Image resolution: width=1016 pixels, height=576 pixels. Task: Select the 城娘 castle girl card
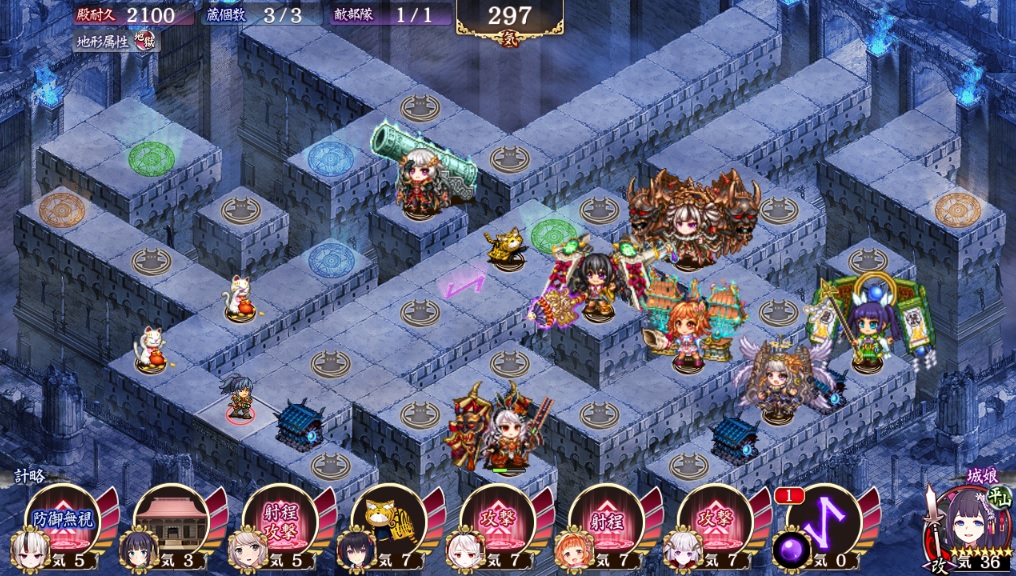(965, 528)
